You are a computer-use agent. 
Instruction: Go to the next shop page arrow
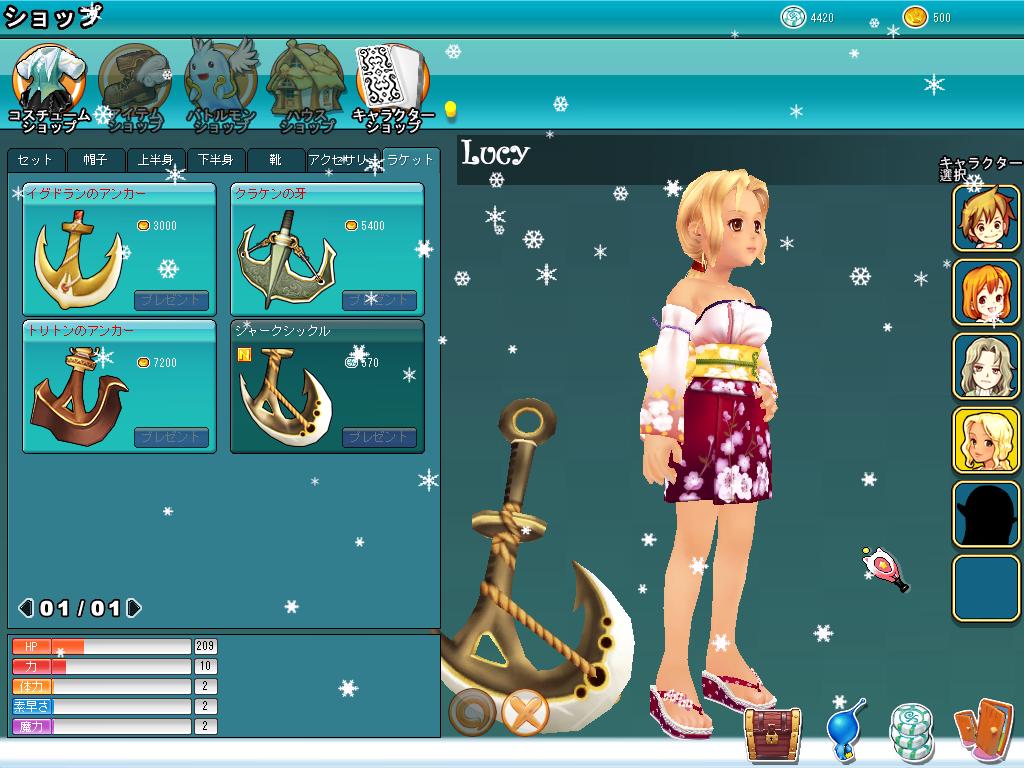(134, 608)
